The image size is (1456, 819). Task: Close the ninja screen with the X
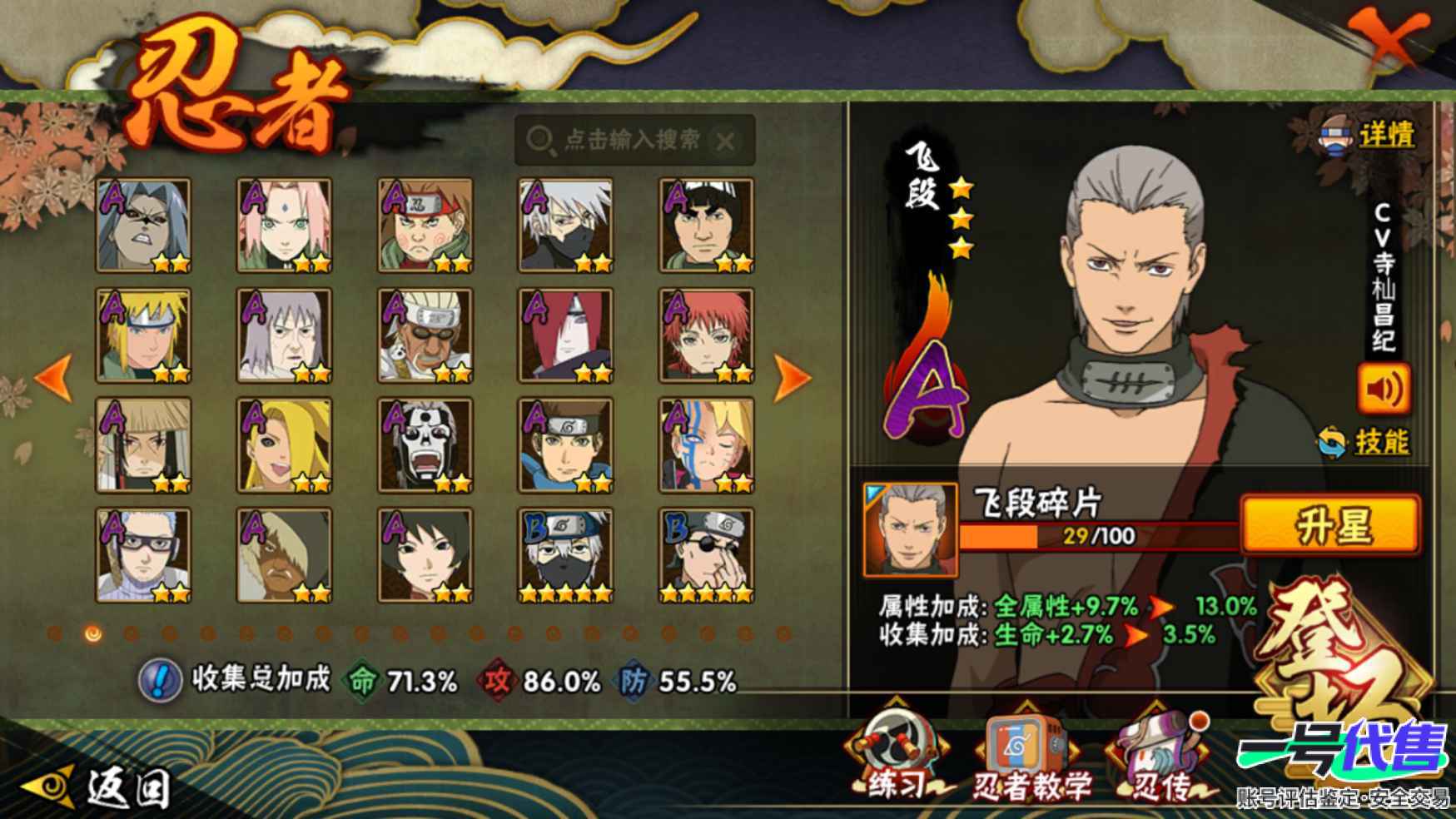1385,42
